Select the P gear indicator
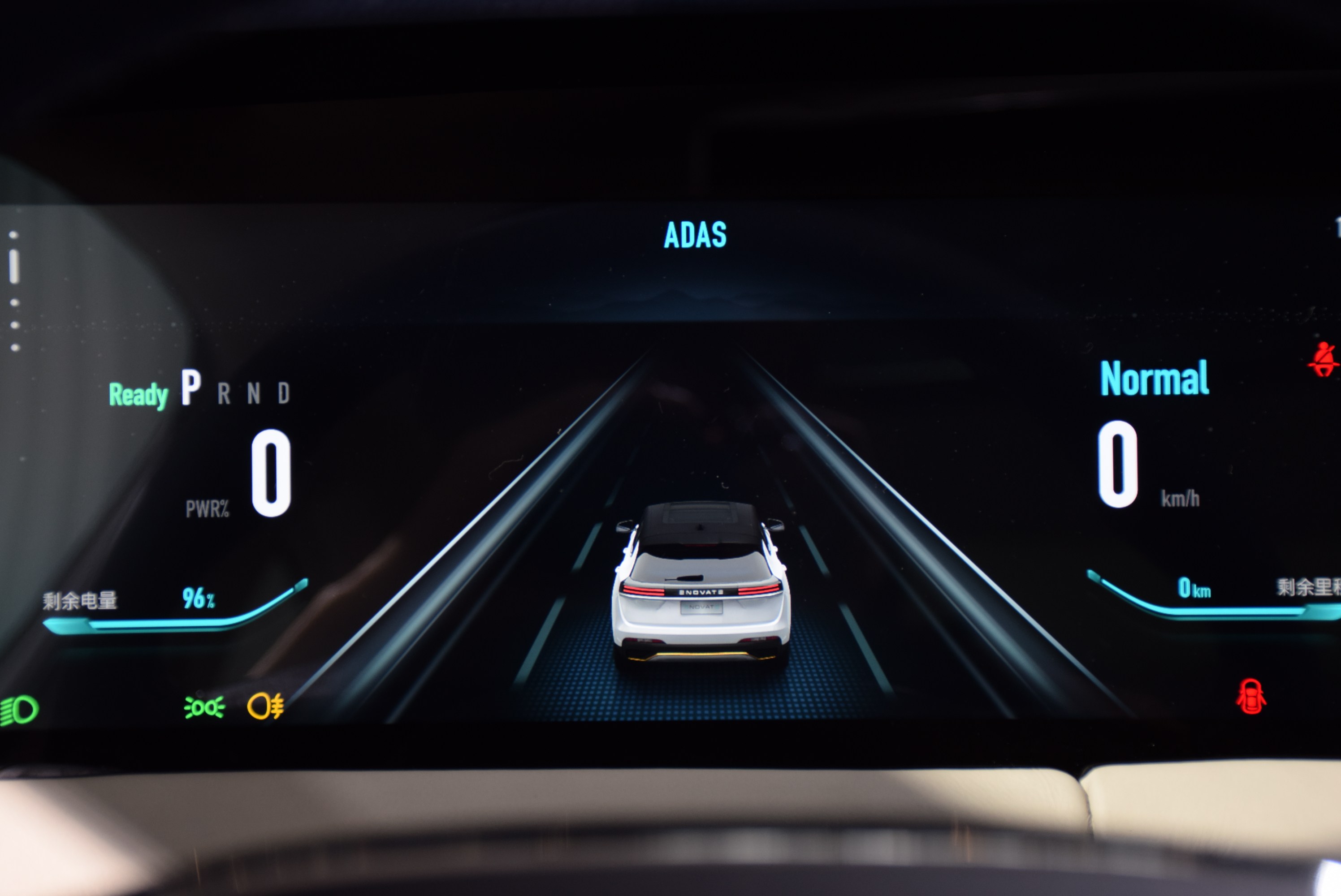This screenshot has width=1341, height=896. coord(191,388)
